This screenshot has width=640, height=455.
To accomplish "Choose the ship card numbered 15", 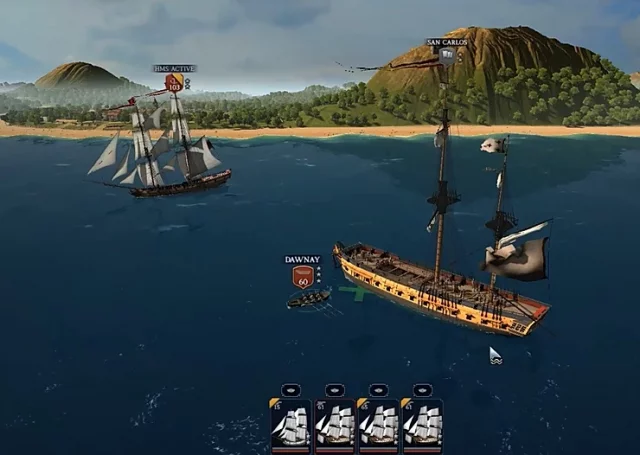I will tap(289, 423).
